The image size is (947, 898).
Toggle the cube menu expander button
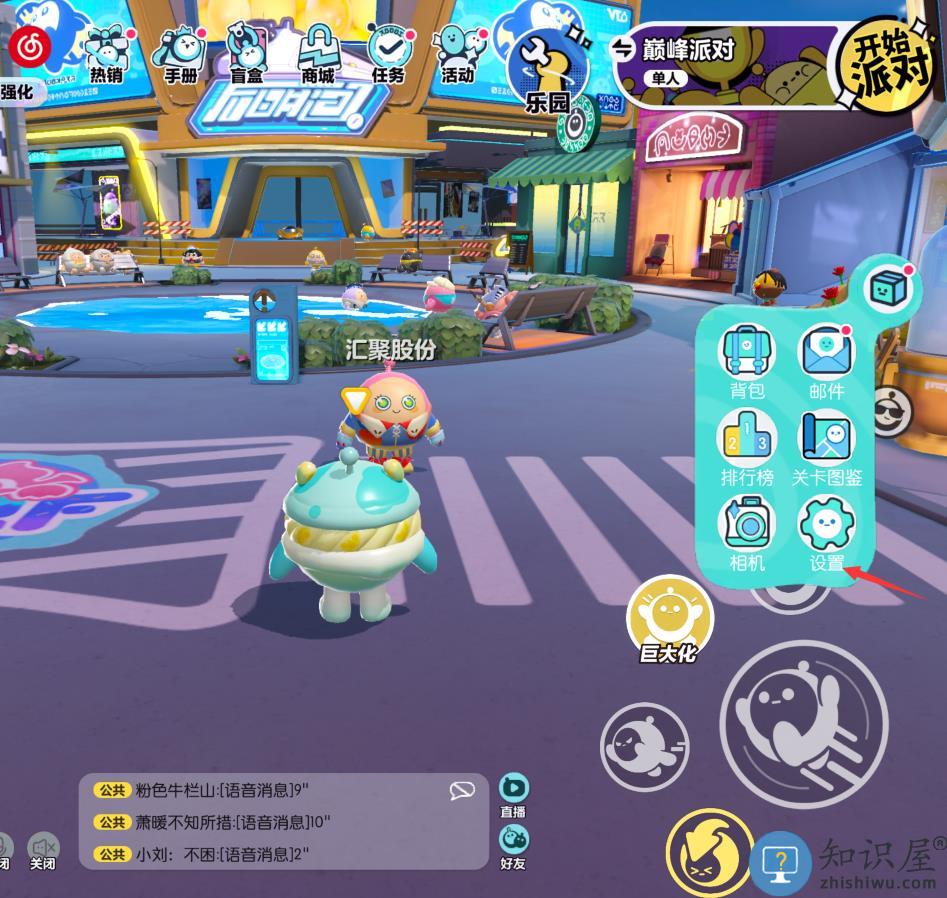[x=887, y=289]
